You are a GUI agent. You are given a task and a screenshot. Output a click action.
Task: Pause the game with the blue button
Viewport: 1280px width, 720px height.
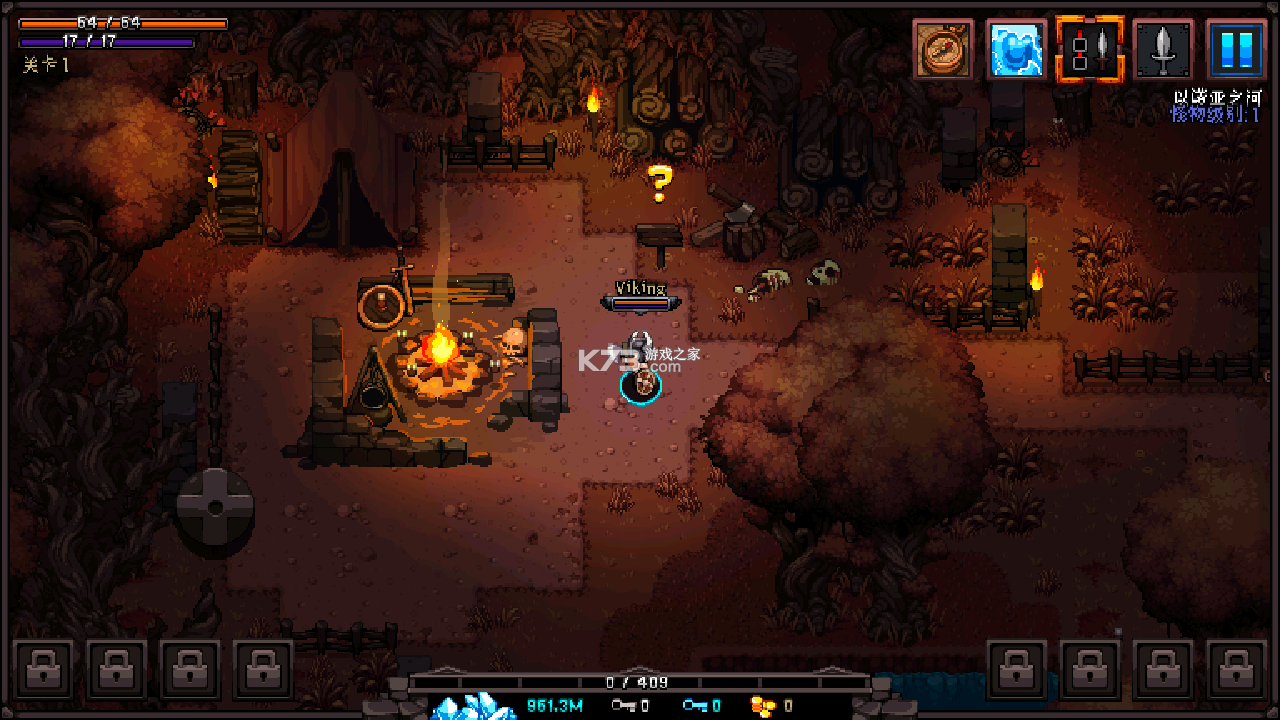(x=1236, y=49)
